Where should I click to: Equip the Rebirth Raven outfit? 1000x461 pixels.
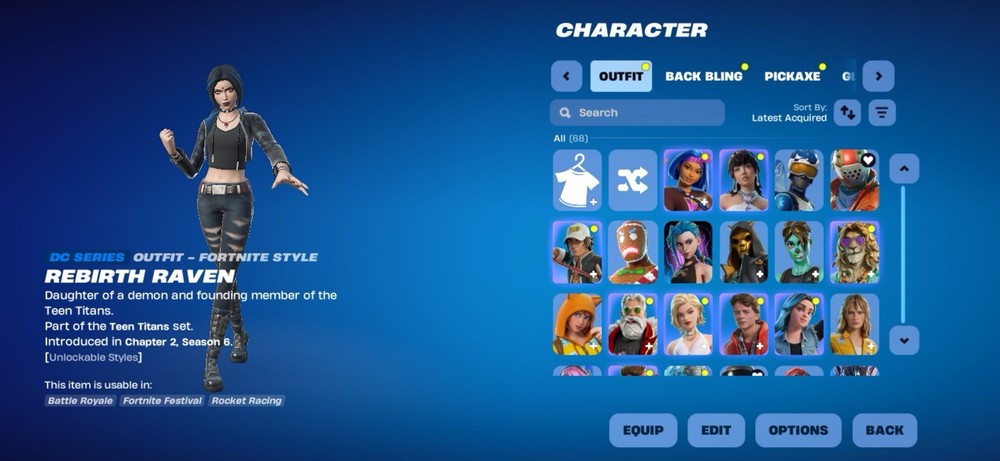pos(643,430)
